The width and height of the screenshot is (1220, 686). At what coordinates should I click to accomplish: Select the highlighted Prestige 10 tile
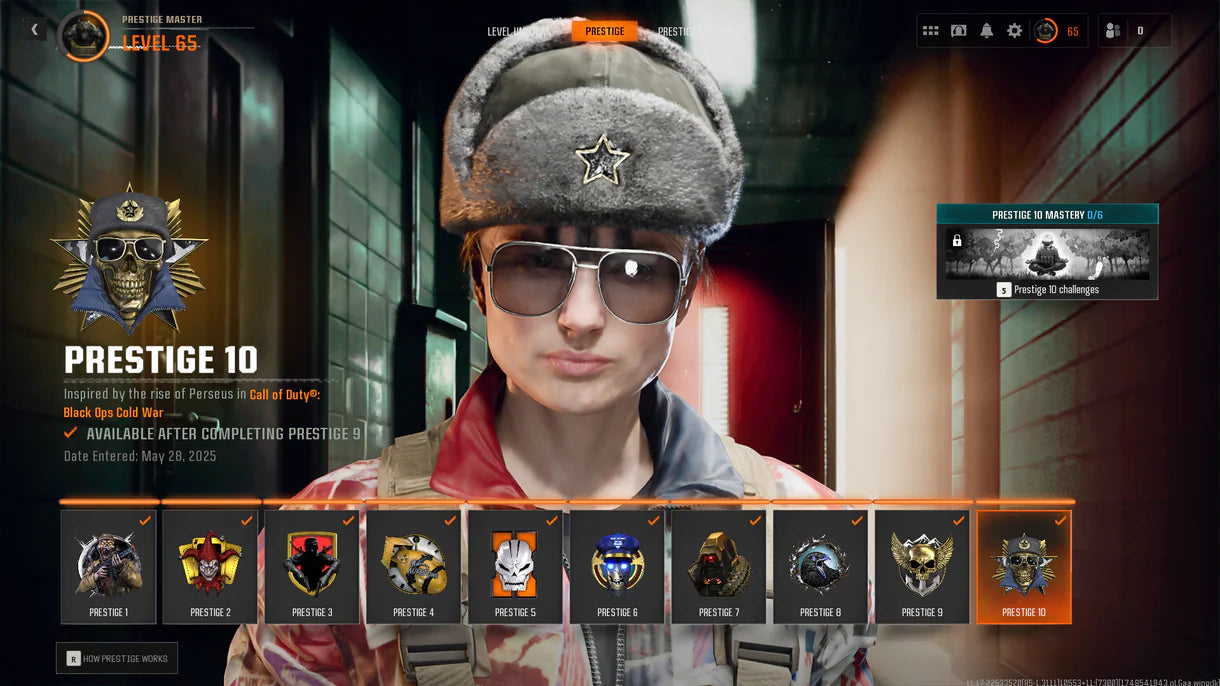click(x=1024, y=567)
